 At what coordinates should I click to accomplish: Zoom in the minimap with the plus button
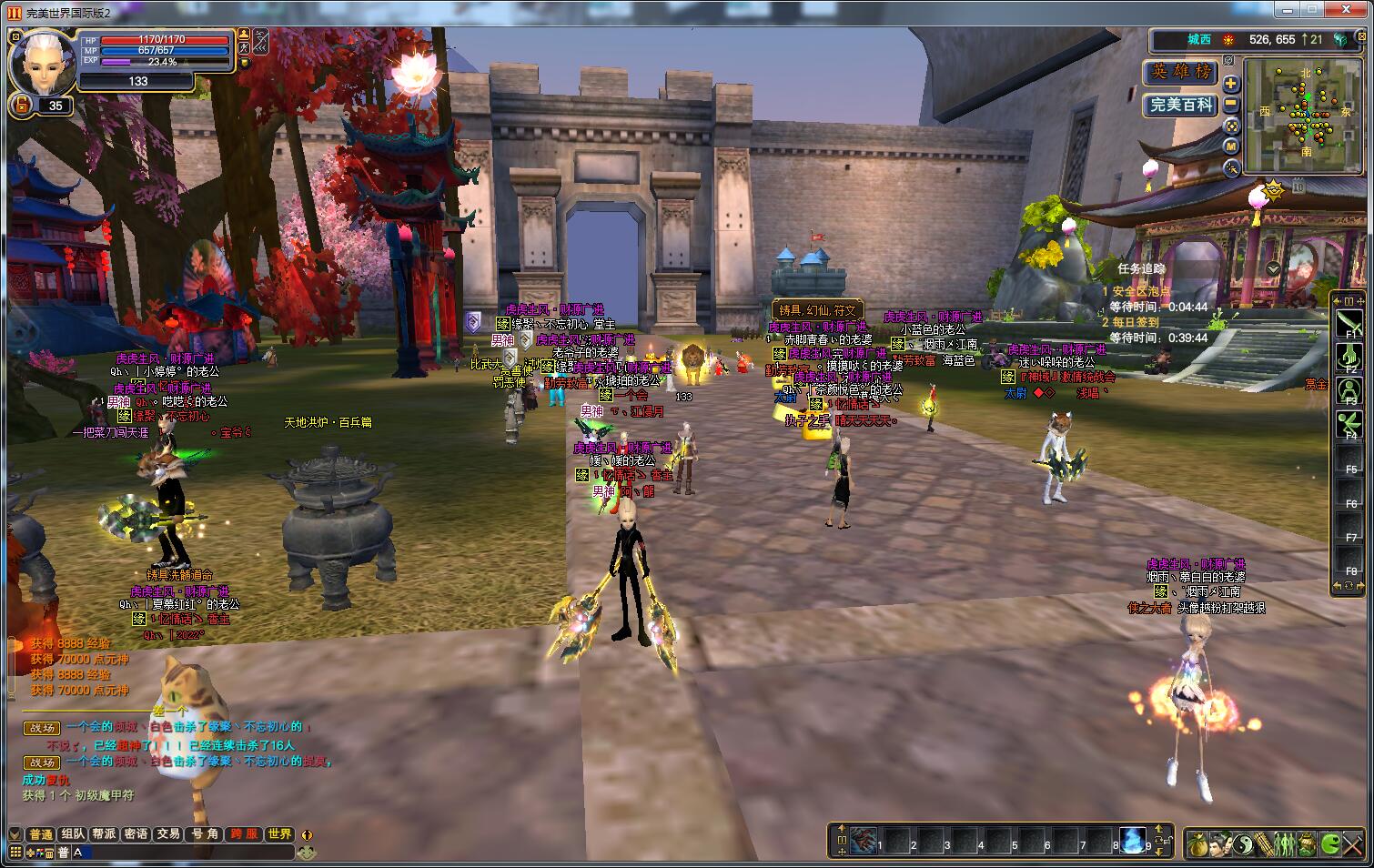pyautogui.click(x=1231, y=84)
